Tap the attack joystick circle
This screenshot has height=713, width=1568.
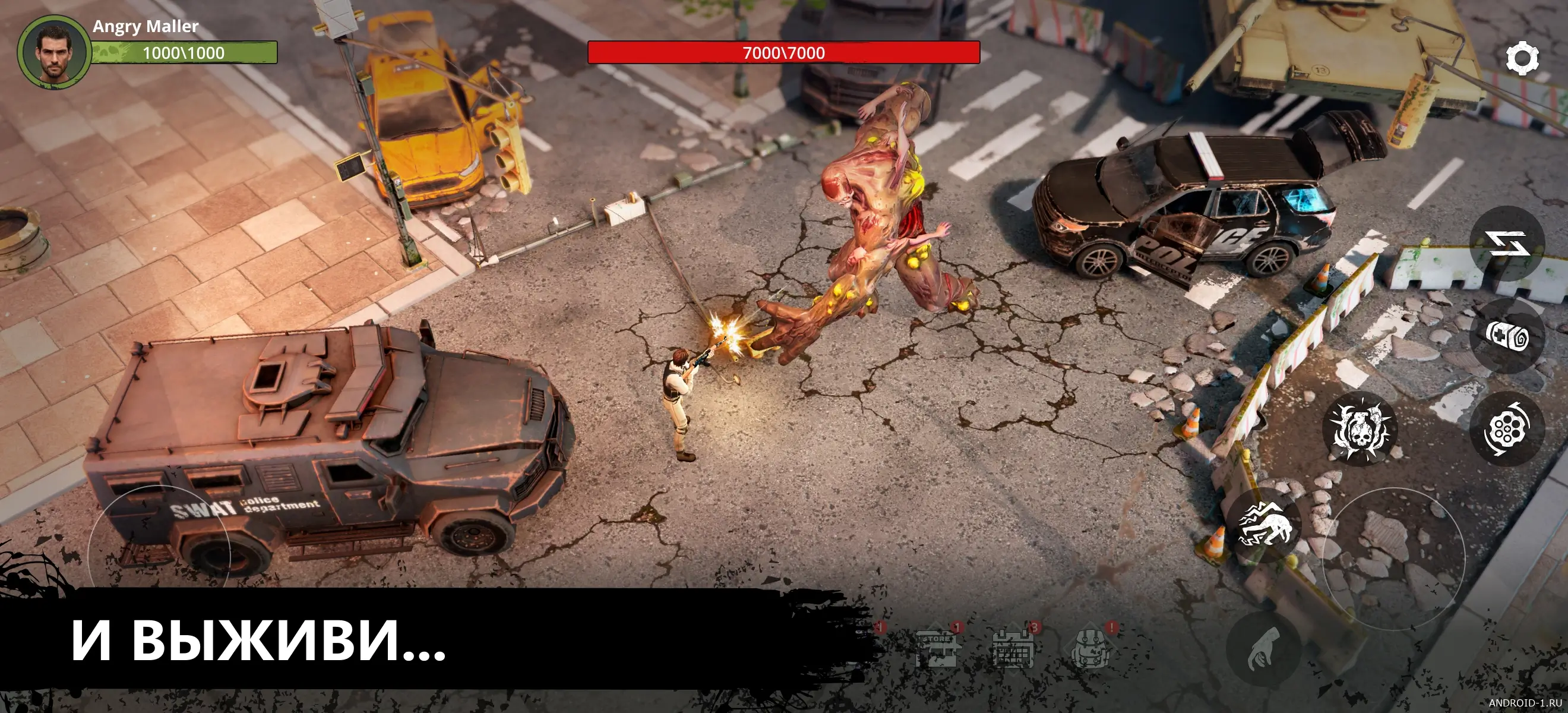pos(1394,559)
